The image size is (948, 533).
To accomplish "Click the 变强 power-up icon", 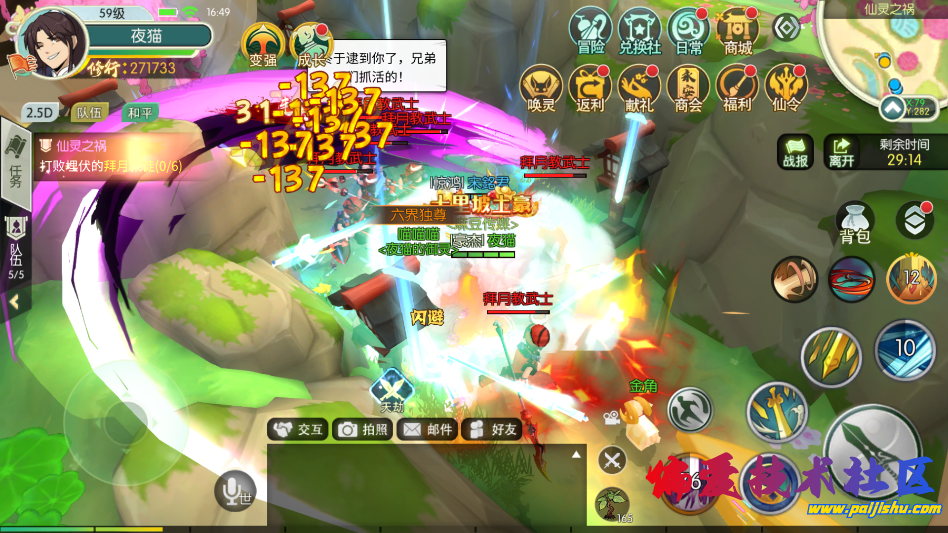I will click(x=263, y=44).
